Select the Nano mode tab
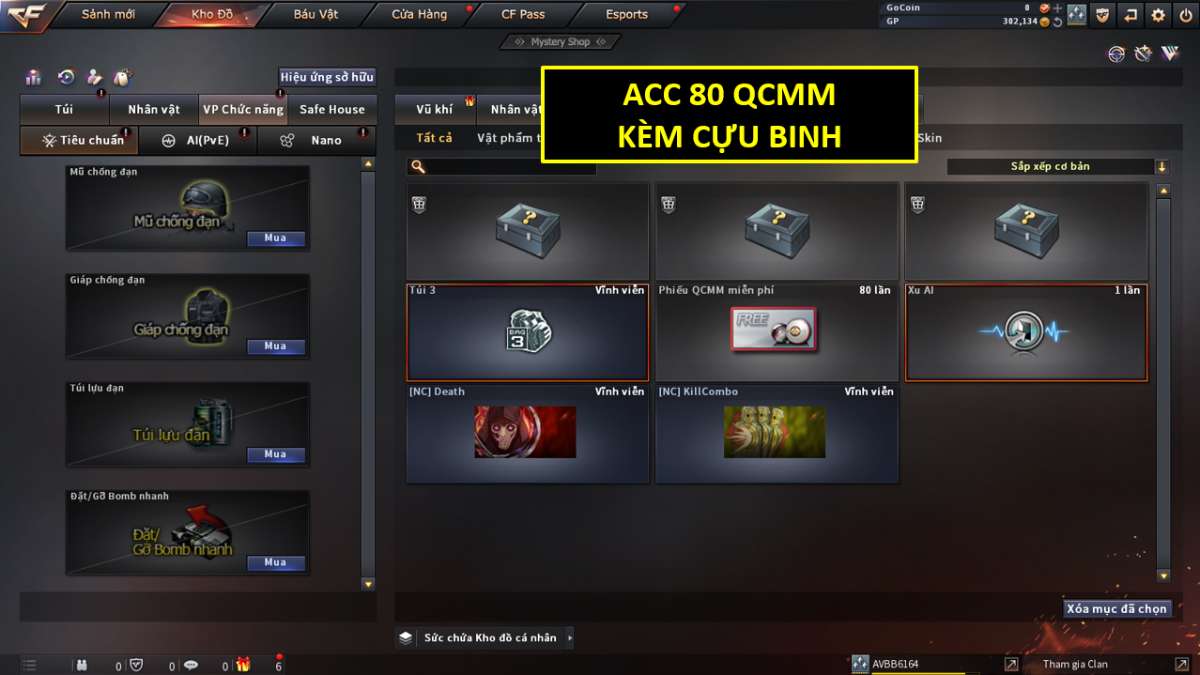The width and height of the screenshot is (1200, 675). tap(316, 141)
